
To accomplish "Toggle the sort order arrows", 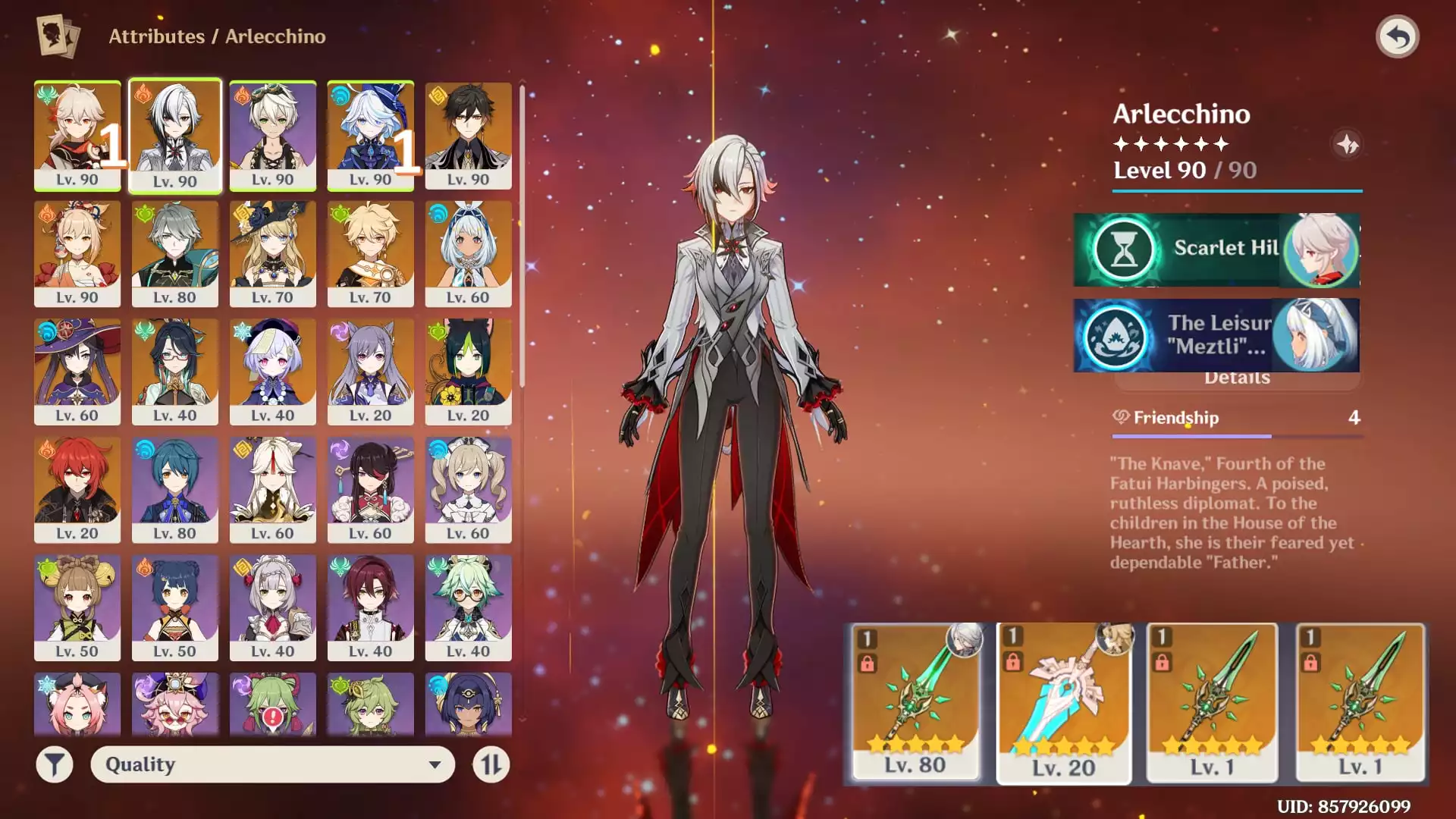I will pos(491,764).
